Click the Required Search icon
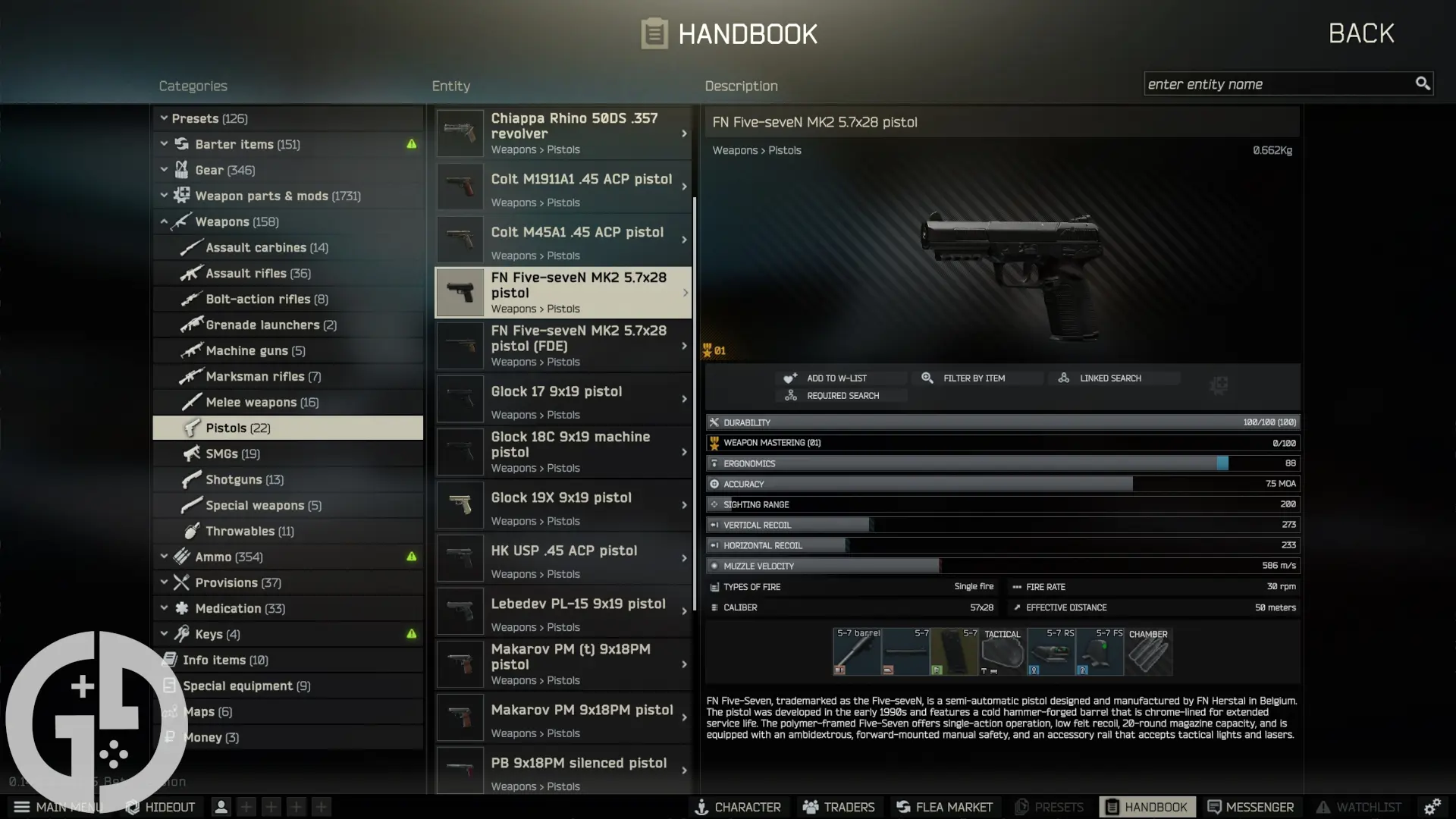Screen dimensions: 1456x819 click(x=790, y=395)
